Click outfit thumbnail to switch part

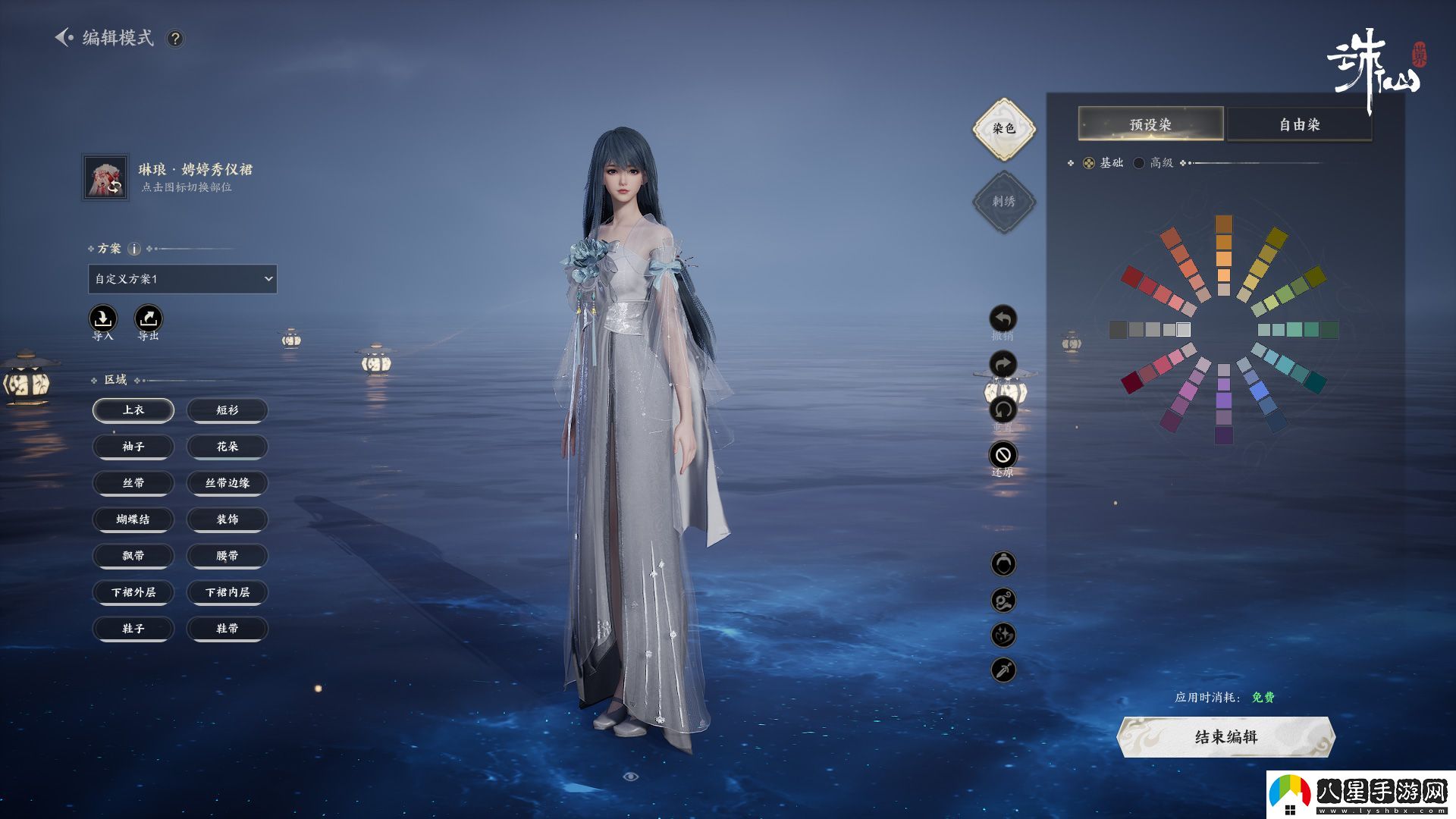click(105, 177)
